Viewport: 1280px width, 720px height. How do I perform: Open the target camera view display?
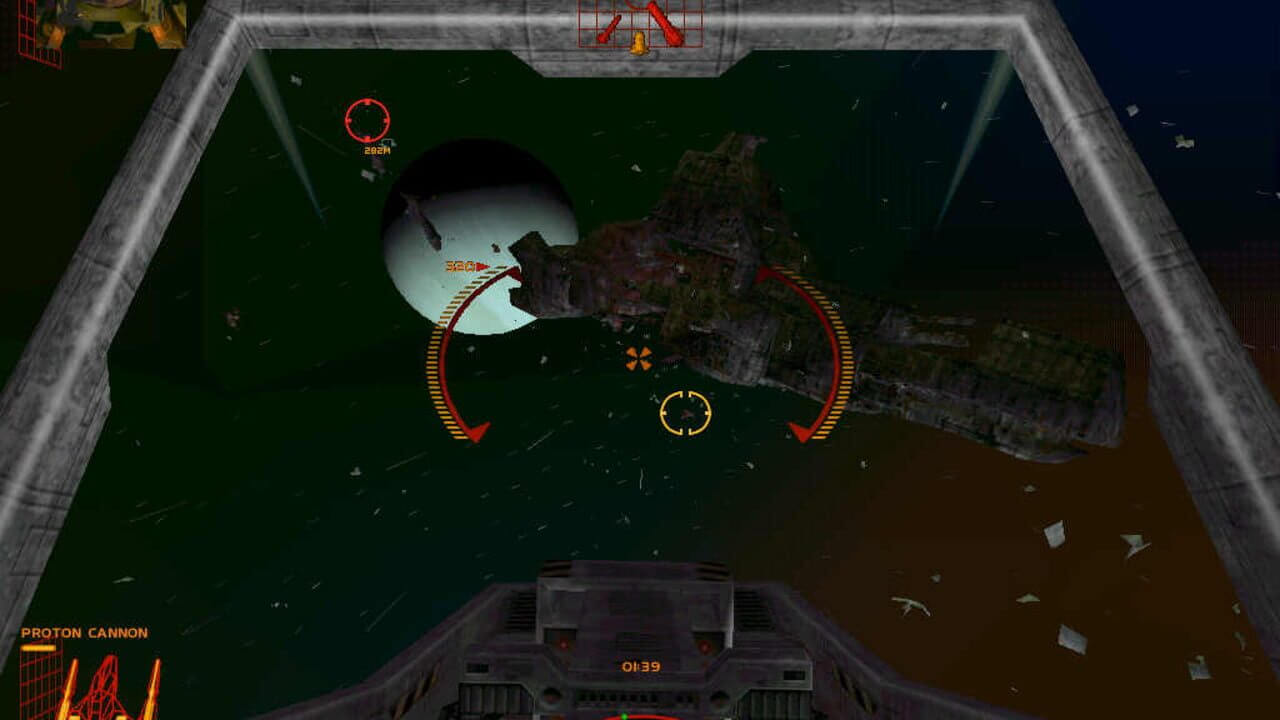[x=112, y=22]
